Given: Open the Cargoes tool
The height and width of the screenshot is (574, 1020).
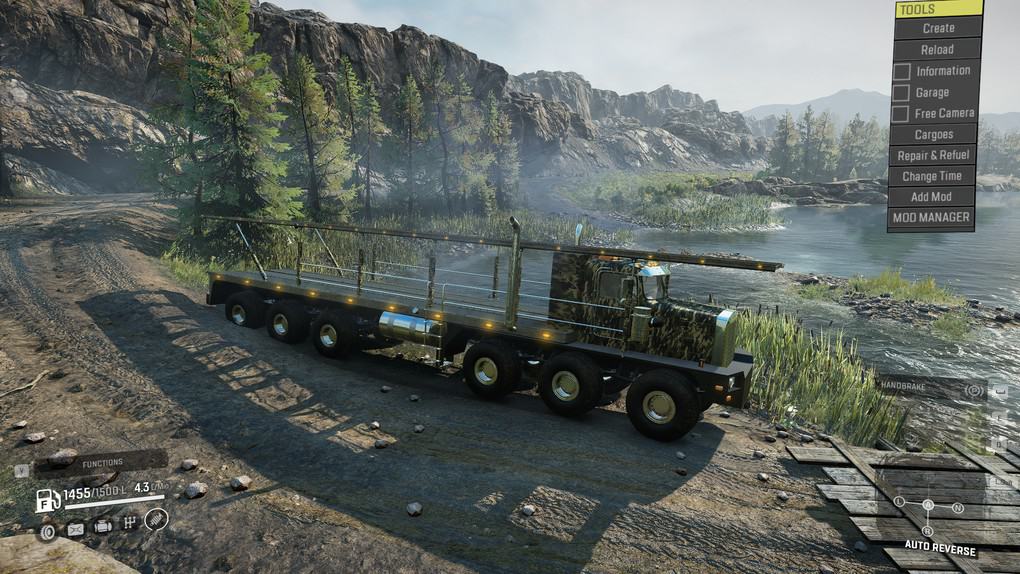Looking at the screenshot, I should click(x=932, y=134).
